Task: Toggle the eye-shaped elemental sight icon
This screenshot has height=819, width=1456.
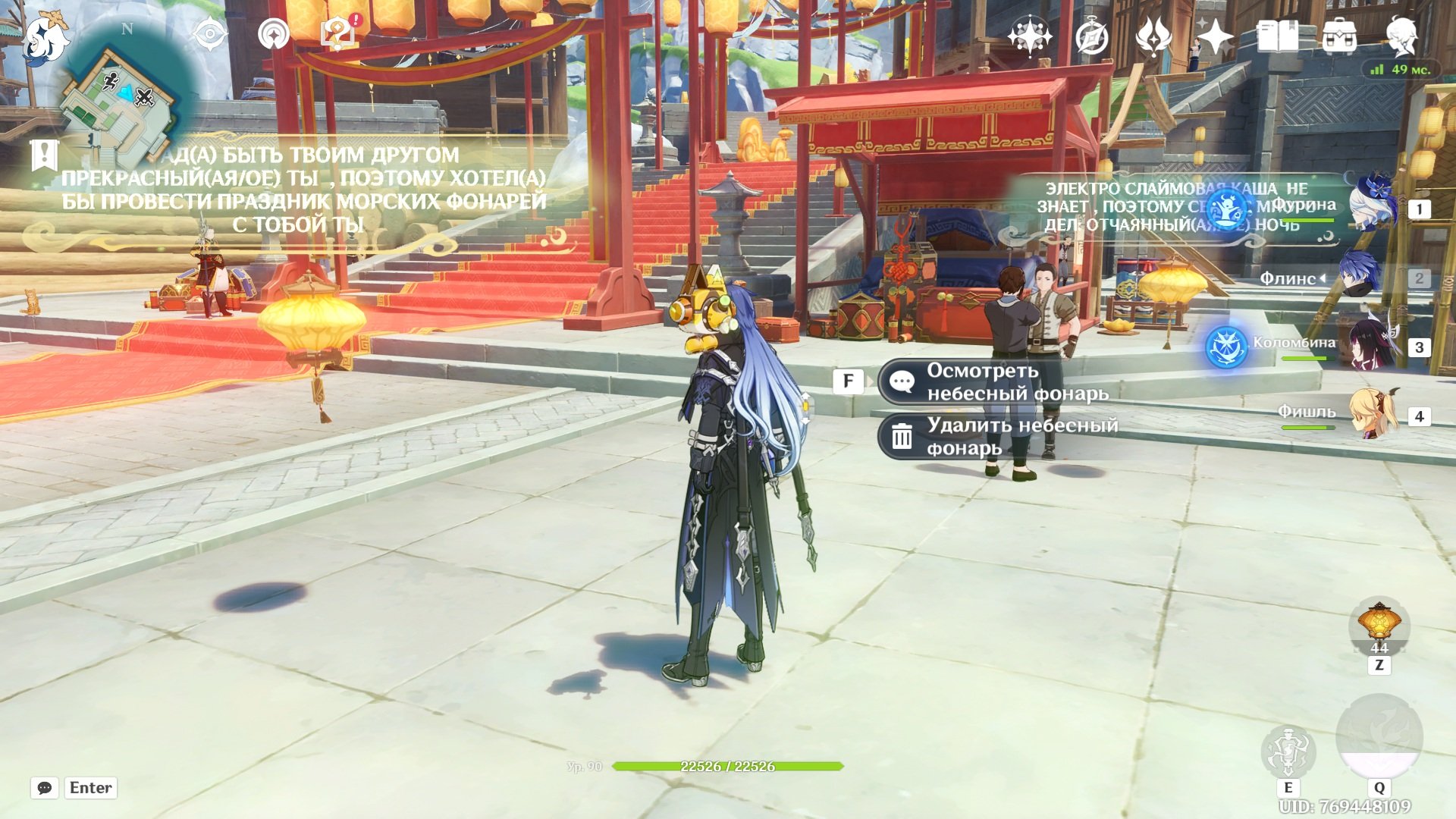Action: click(209, 34)
